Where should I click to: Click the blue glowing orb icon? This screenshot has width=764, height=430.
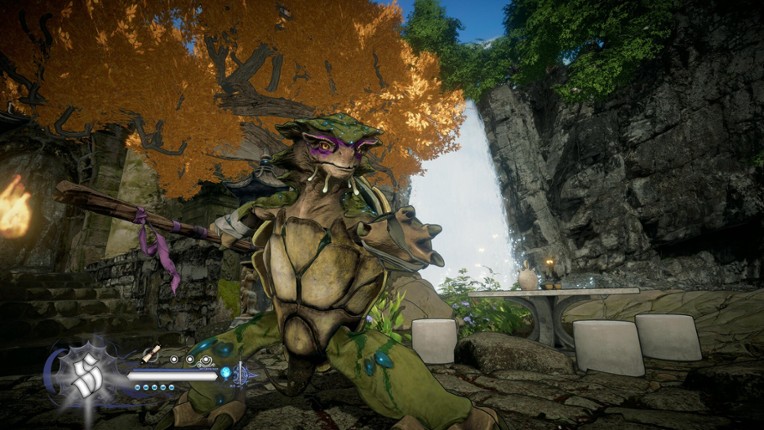click(225, 373)
